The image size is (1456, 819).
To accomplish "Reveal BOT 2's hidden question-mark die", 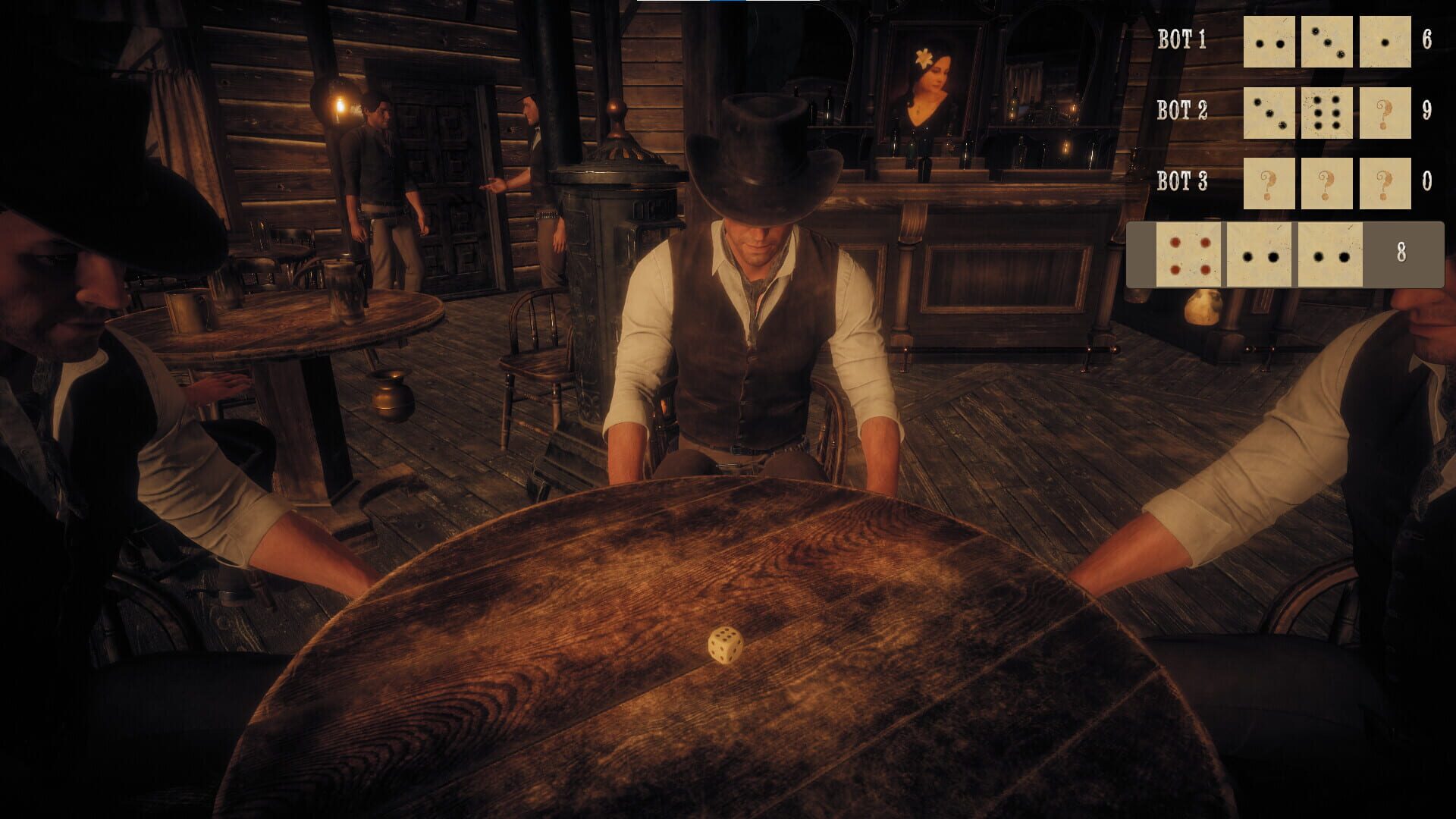I will click(1387, 114).
